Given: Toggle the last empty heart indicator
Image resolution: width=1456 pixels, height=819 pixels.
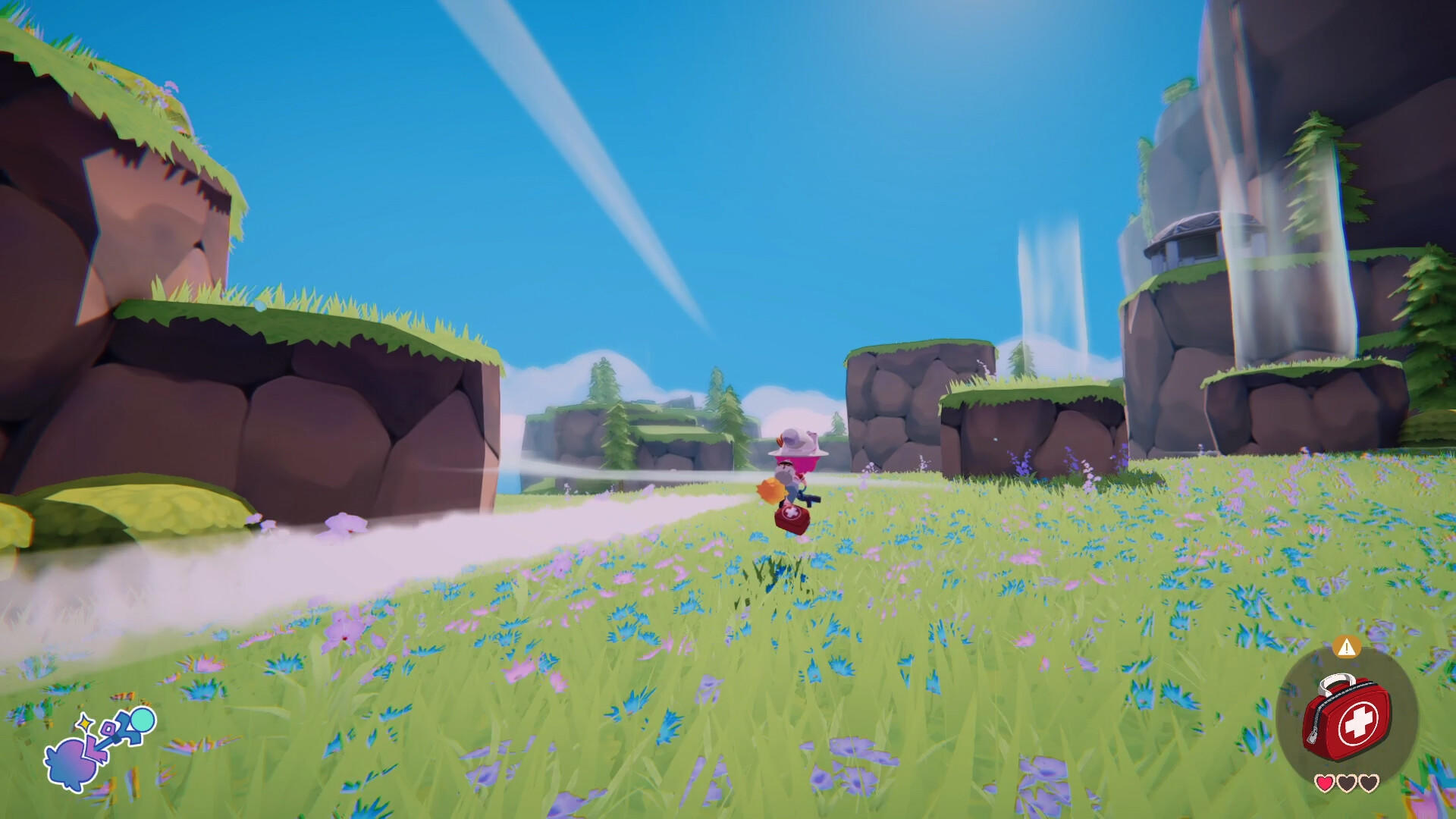Looking at the screenshot, I should tap(1368, 781).
